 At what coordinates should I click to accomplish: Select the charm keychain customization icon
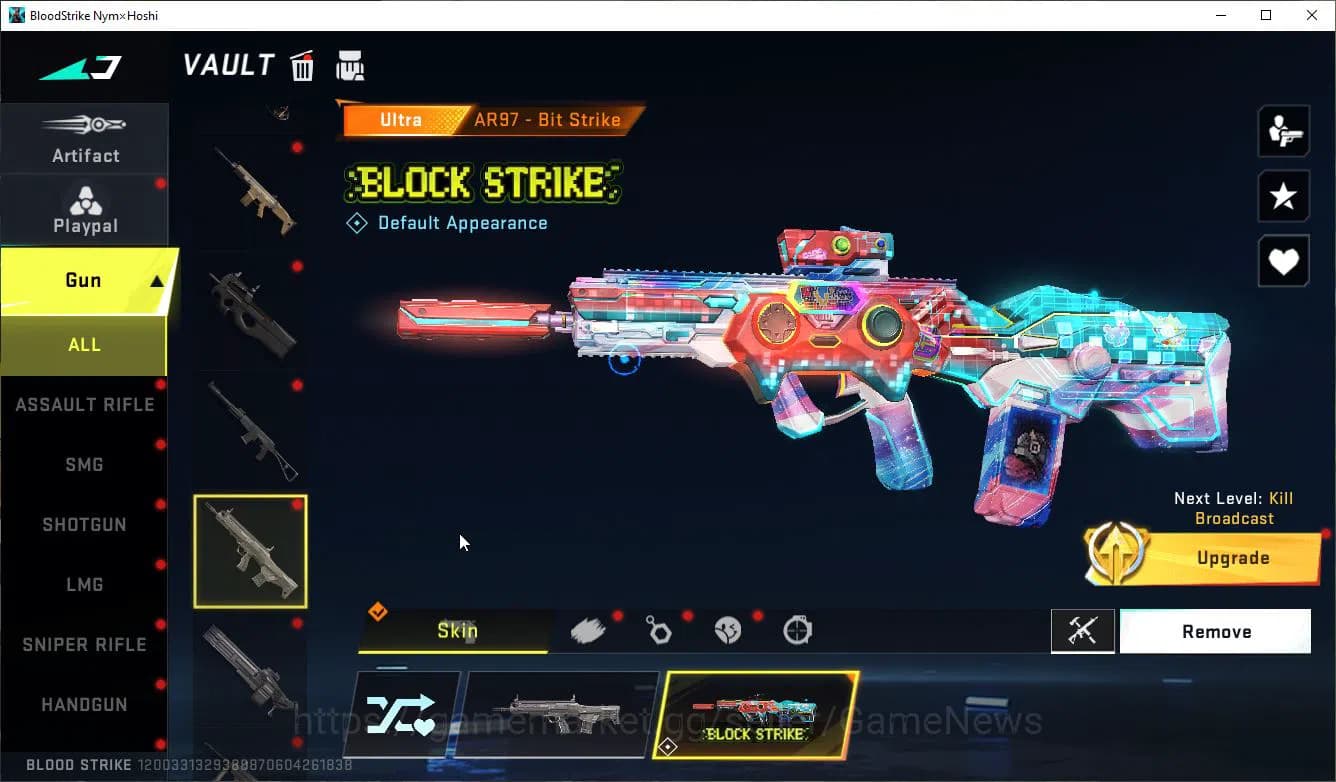(x=658, y=629)
